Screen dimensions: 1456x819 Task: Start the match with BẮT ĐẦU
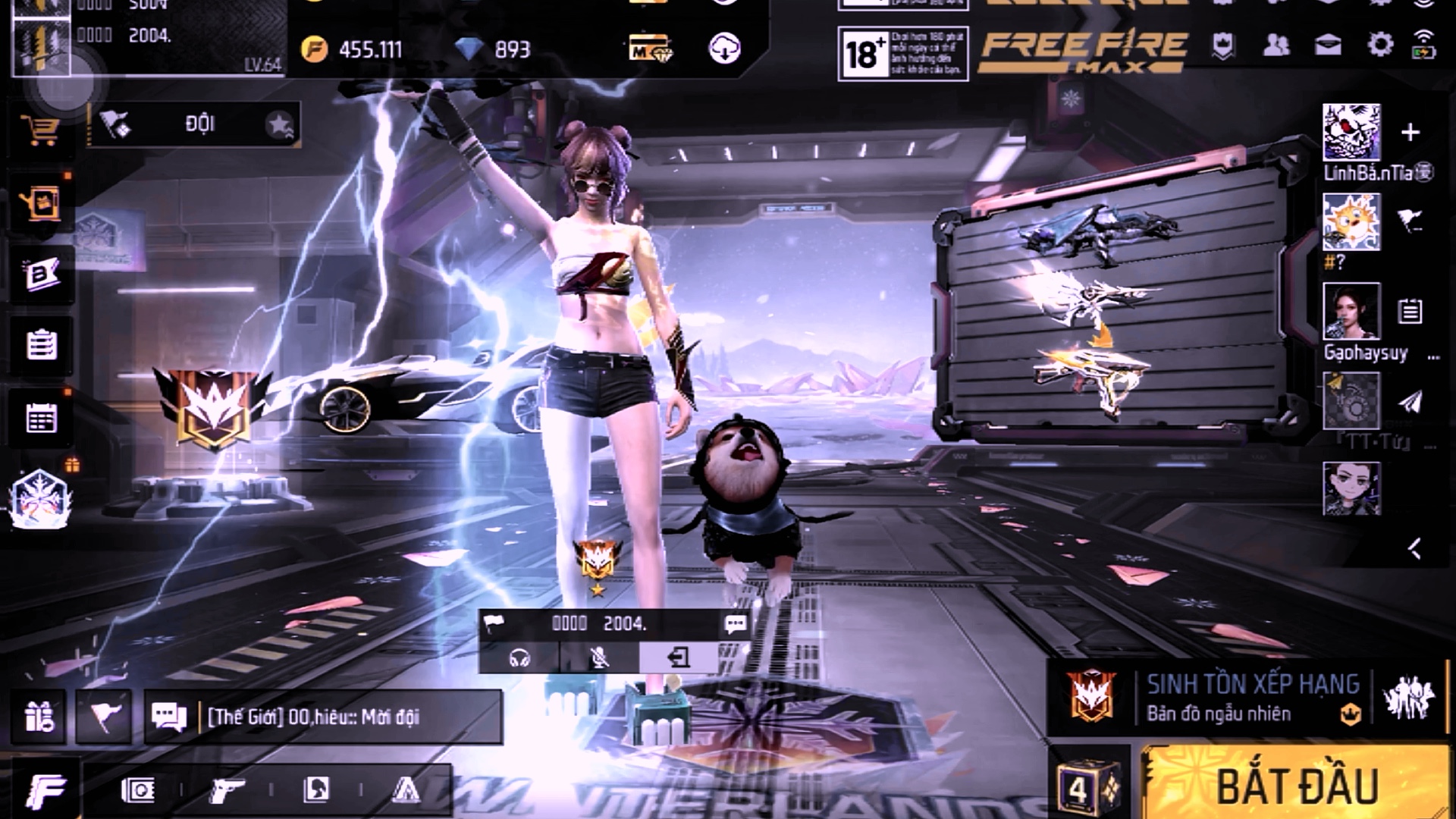point(1296,785)
